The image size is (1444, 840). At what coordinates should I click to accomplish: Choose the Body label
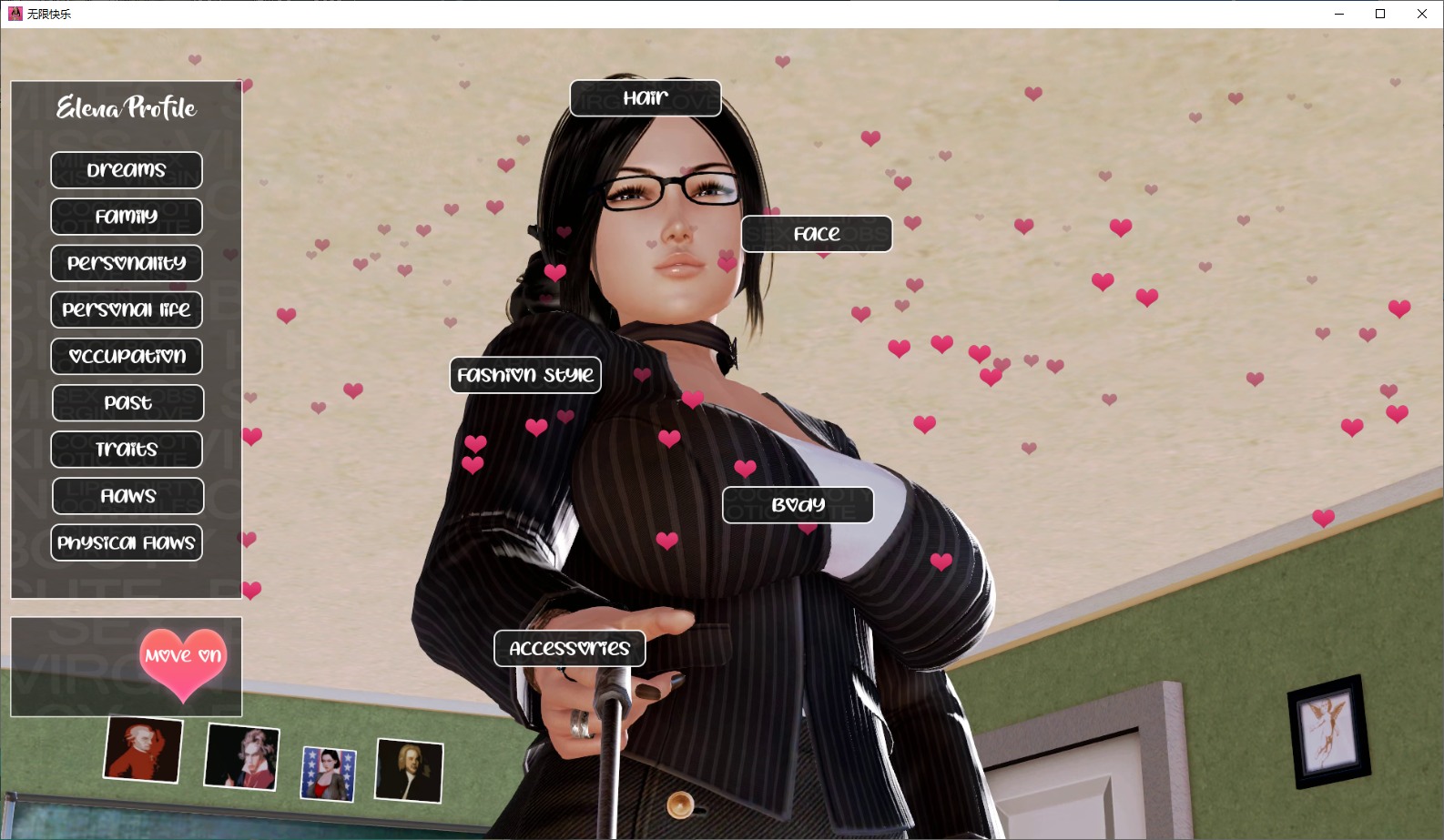click(798, 505)
